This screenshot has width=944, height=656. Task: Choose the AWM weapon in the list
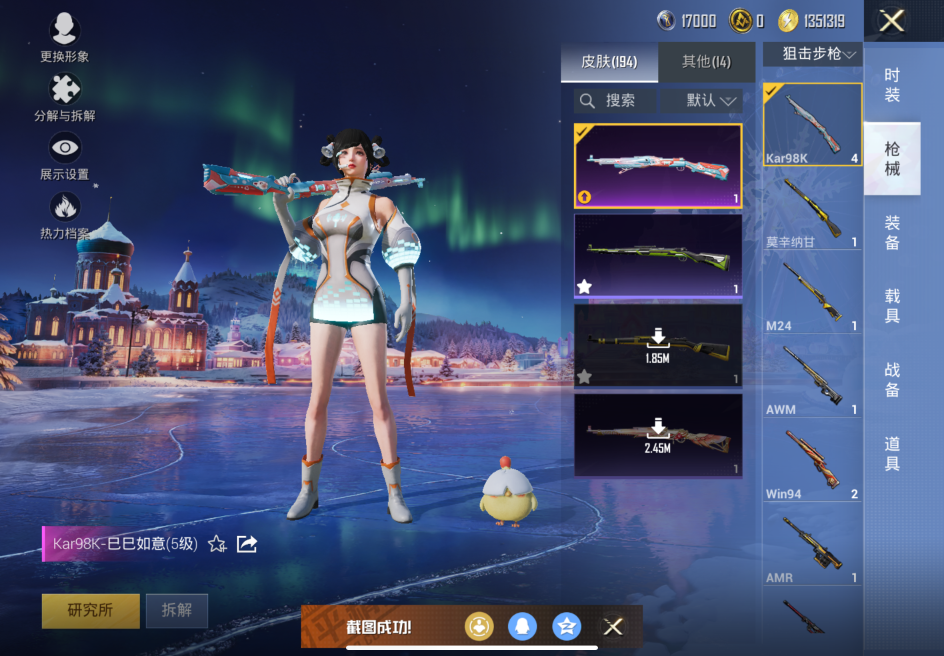[x=812, y=378]
